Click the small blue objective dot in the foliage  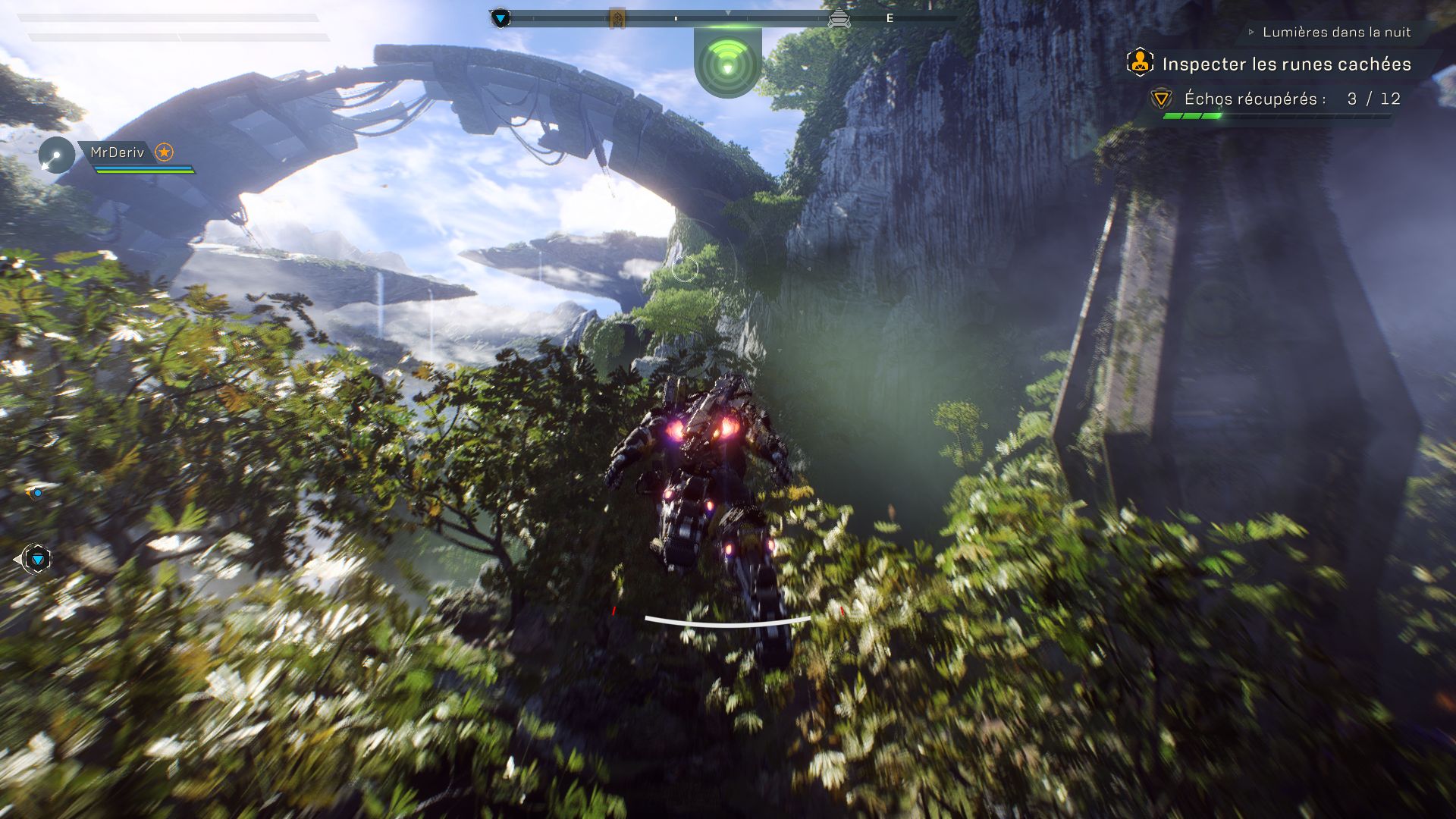click(x=38, y=493)
